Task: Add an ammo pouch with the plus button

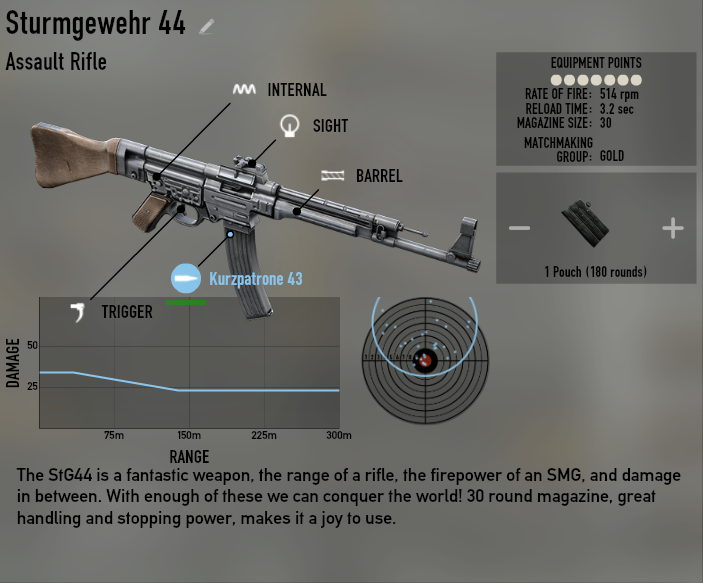Action: coord(672,228)
